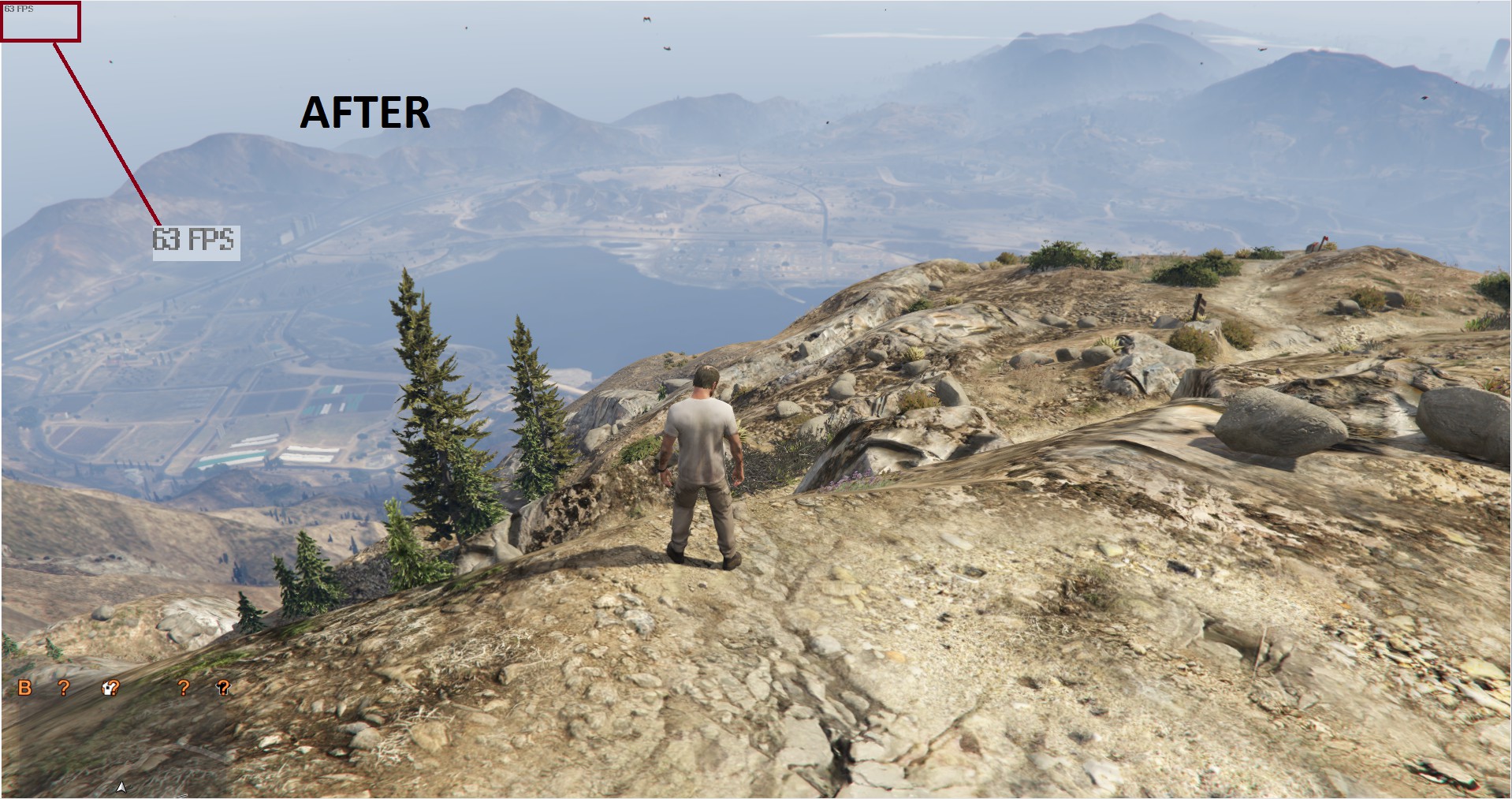Select the black shirt clothing store blip
Screen dimensions: 1512x799
point(223,688)
